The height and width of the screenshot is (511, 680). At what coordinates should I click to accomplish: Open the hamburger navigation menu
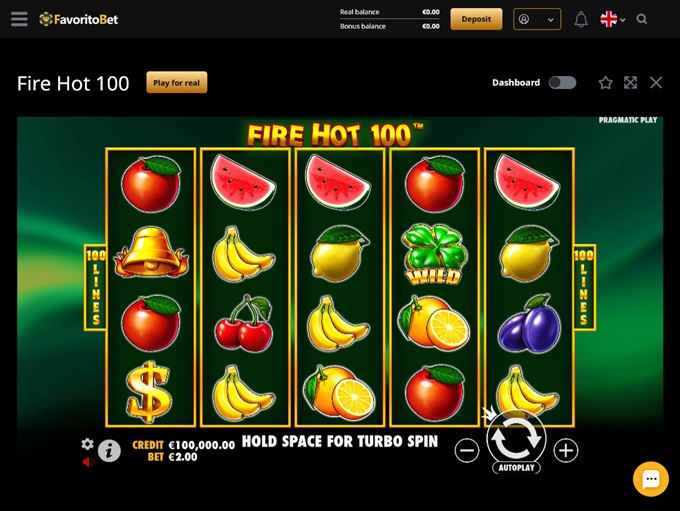click(19, 19)
